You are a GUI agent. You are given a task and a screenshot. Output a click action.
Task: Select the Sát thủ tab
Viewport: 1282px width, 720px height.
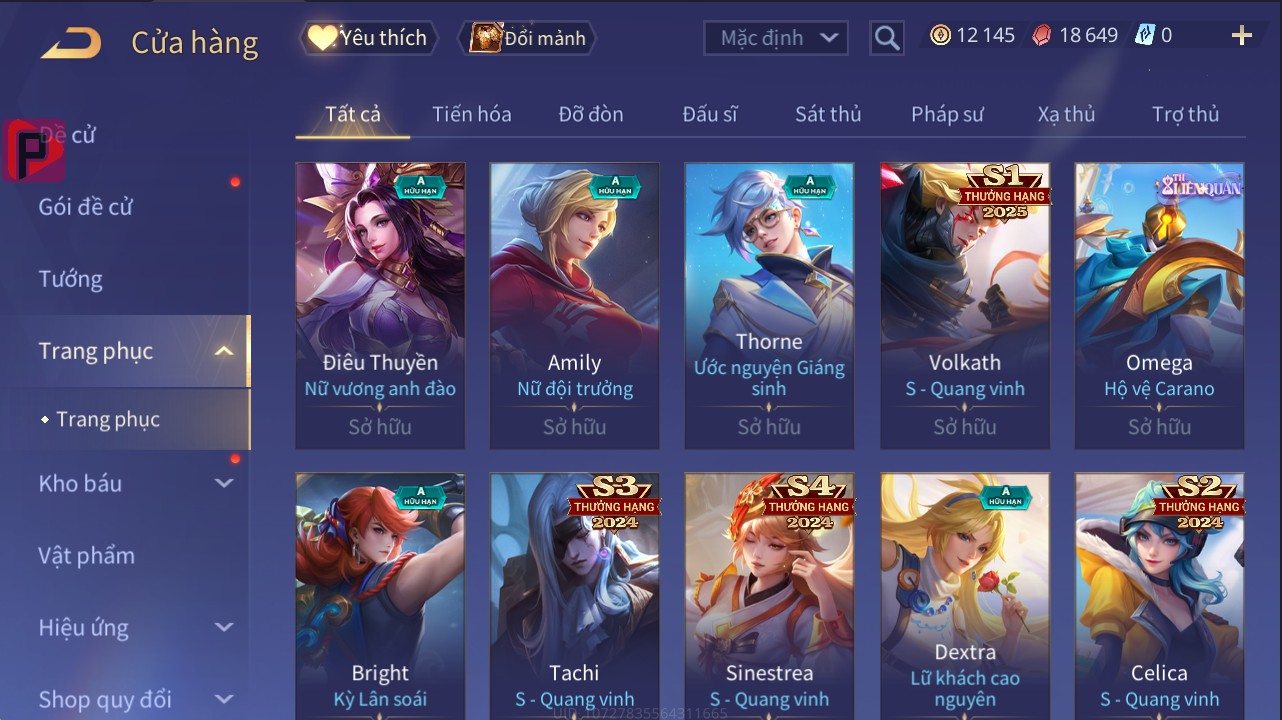coord(828,114)
